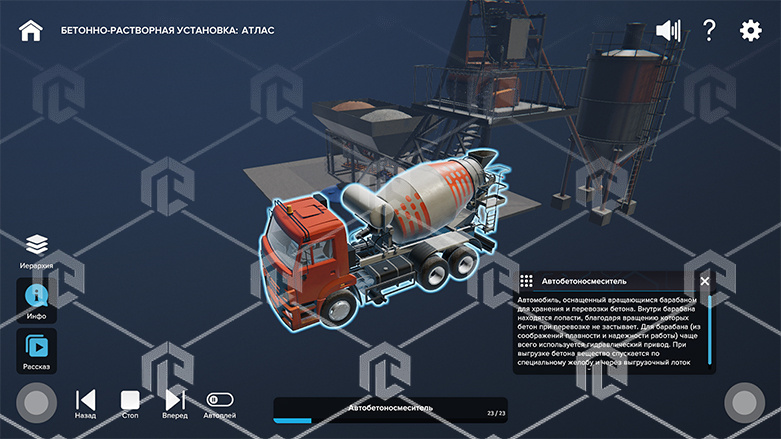Close the Автобетоносмеситель info panel
The height and width of the screenshot is (439, 781).
[x=705, y=282]
